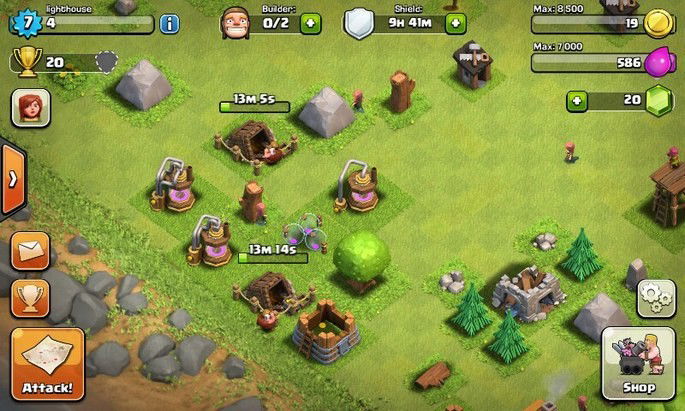Select the red-haired villager portrait button
Screen dimensions: 685x411
click(x=30, y=107)
